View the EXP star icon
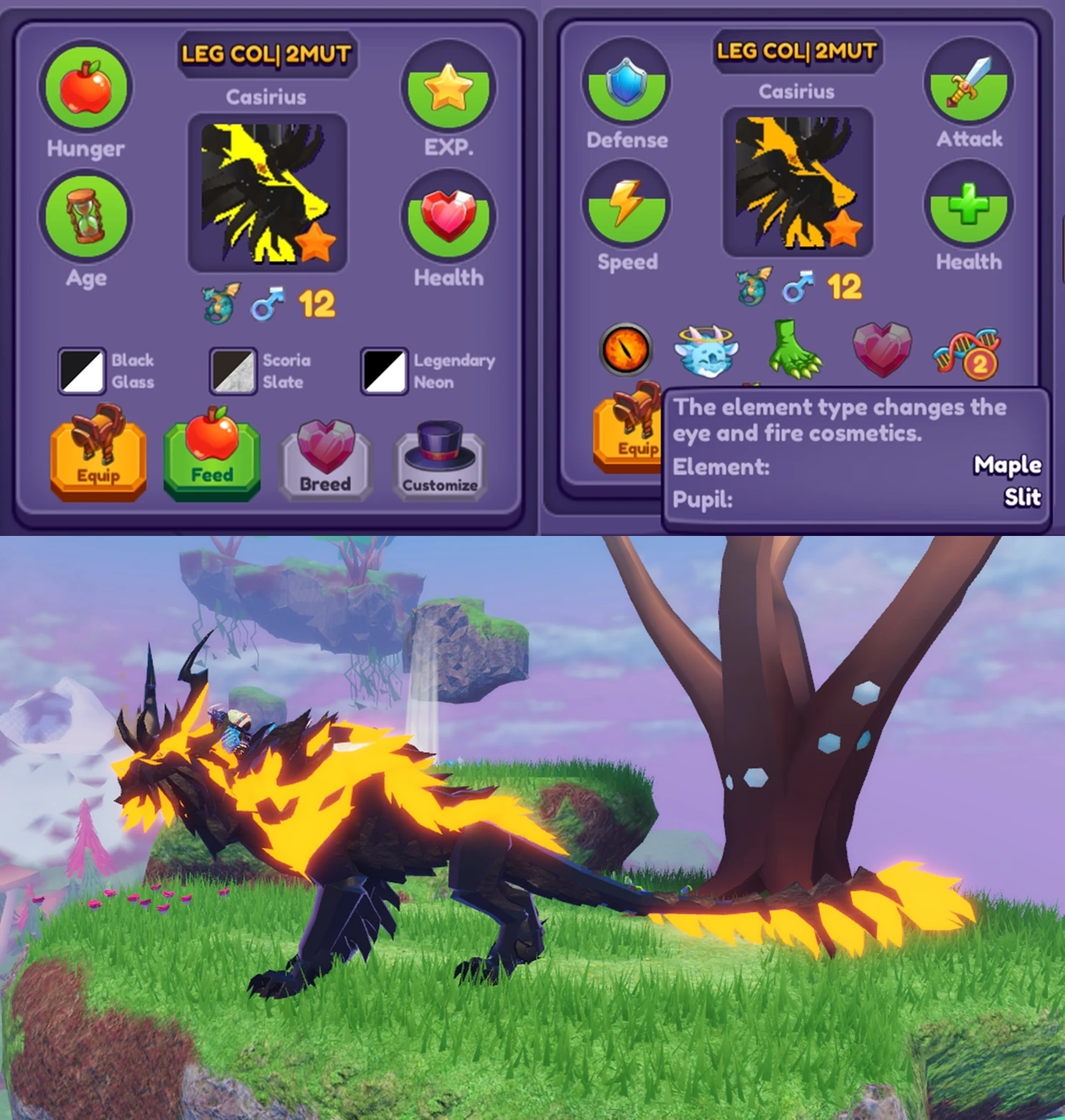 click(x=449, y=86)
